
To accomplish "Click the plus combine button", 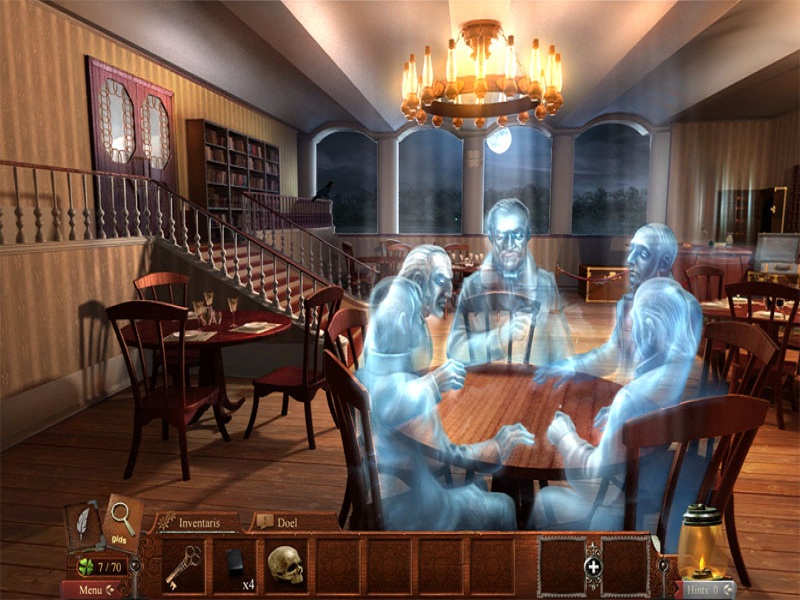I will pyautogui.click(x=593, y=567).
